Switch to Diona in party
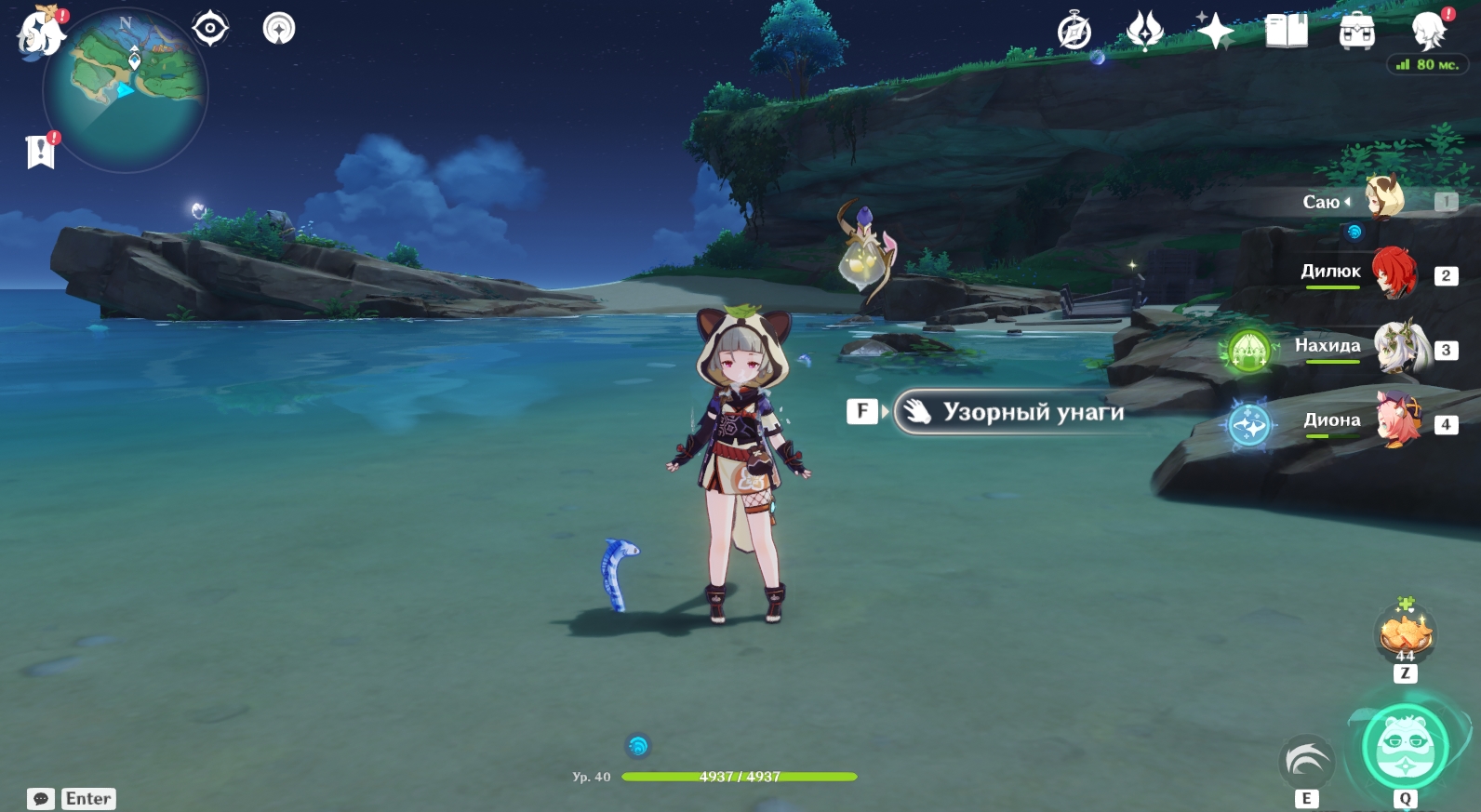This screenshot has height=812, width=1481. [x=1398, y=421]
